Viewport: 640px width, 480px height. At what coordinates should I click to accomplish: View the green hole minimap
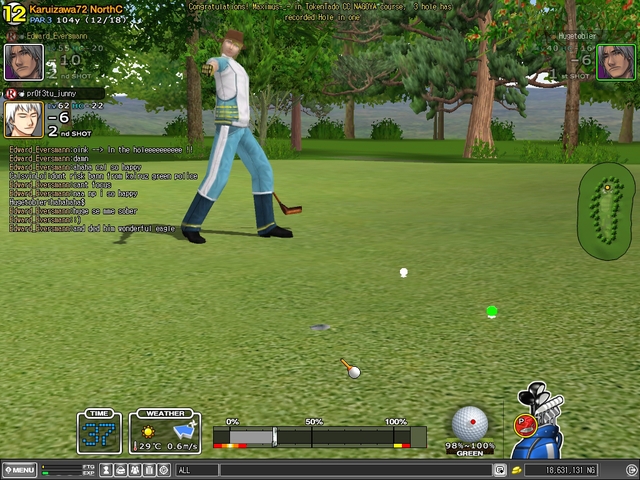click(x=606, y=210)
